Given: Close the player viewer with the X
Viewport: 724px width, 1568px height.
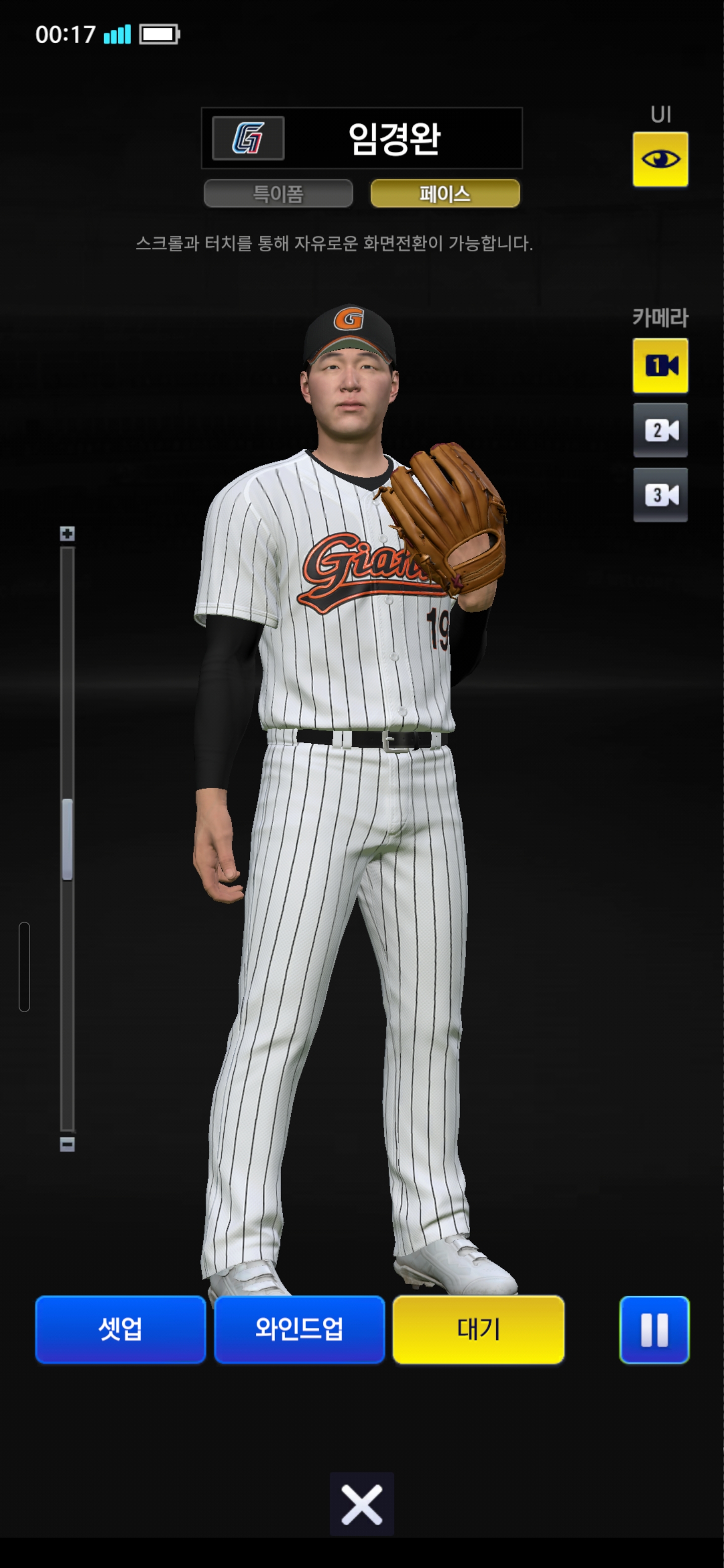Looking at the screenshot, I should point(361,1504).
